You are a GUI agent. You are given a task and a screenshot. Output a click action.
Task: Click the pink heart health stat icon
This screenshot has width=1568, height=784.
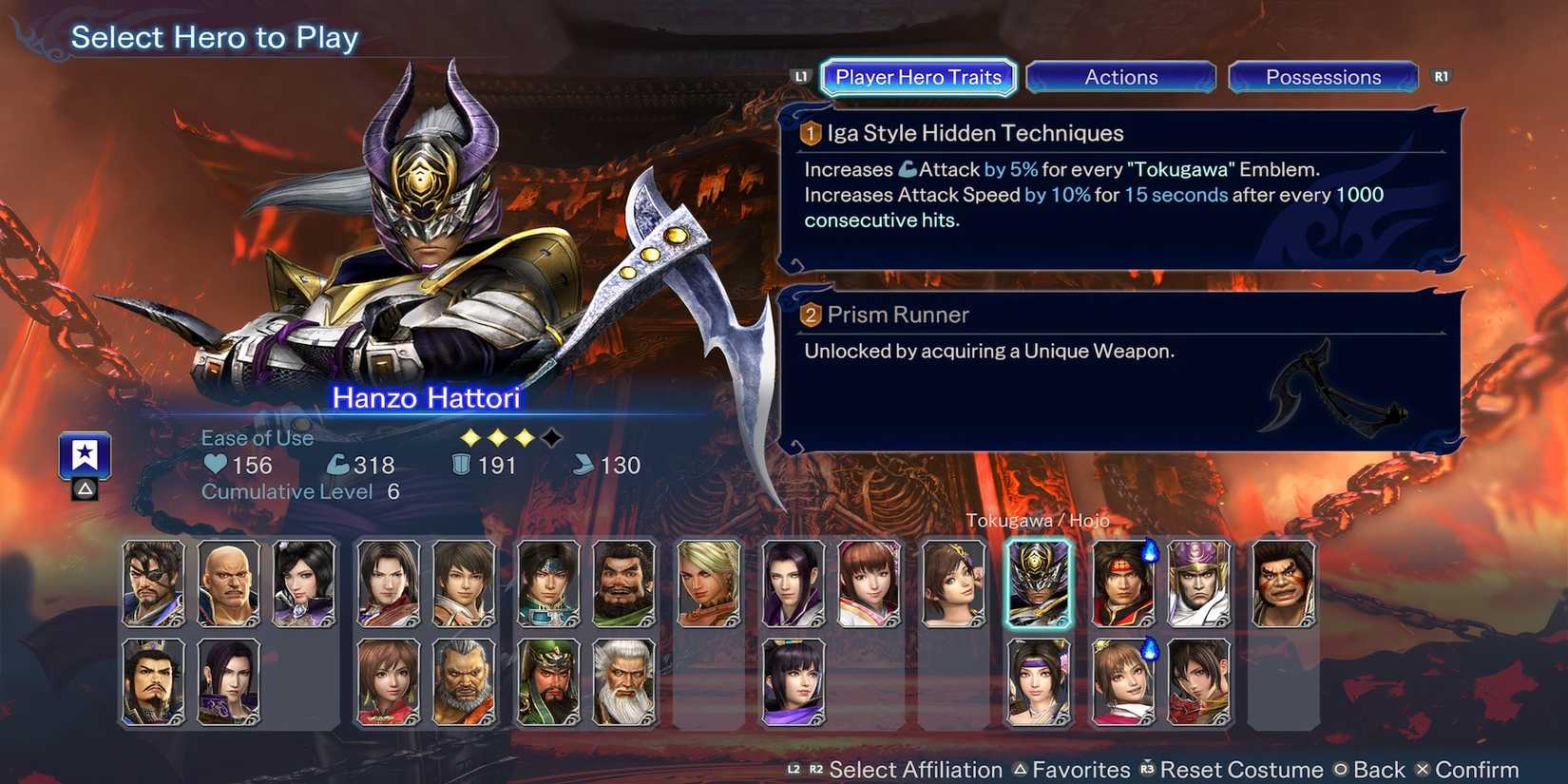coord(215,465)
